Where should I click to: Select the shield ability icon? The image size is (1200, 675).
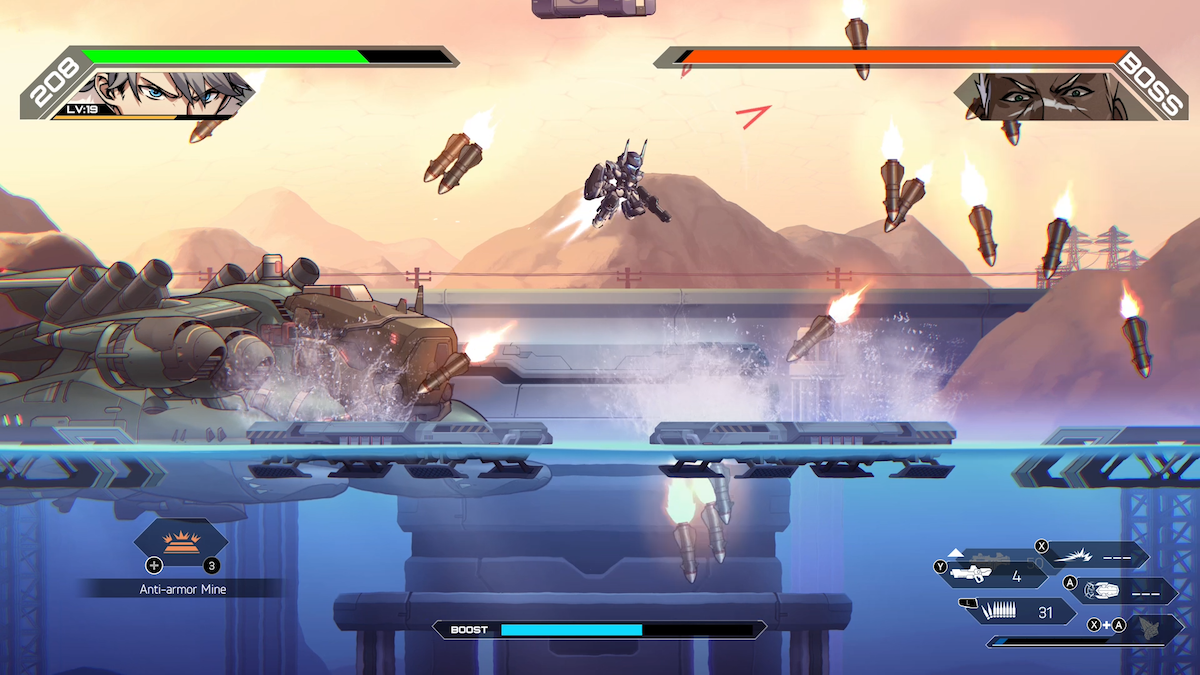click(1101, 591)
